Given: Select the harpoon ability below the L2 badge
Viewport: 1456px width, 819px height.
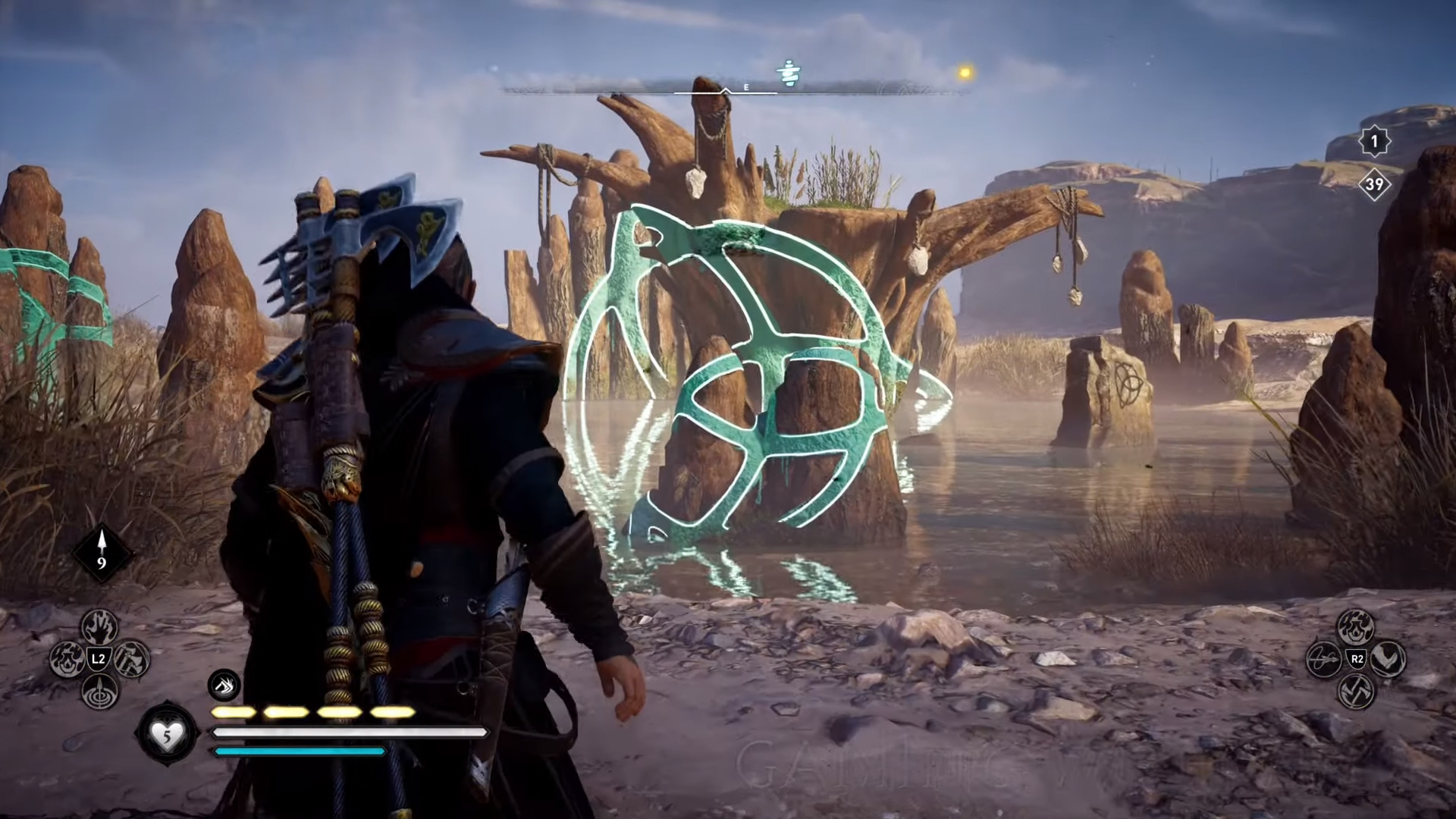Looking at the screenshot, I should pos(99,692).
